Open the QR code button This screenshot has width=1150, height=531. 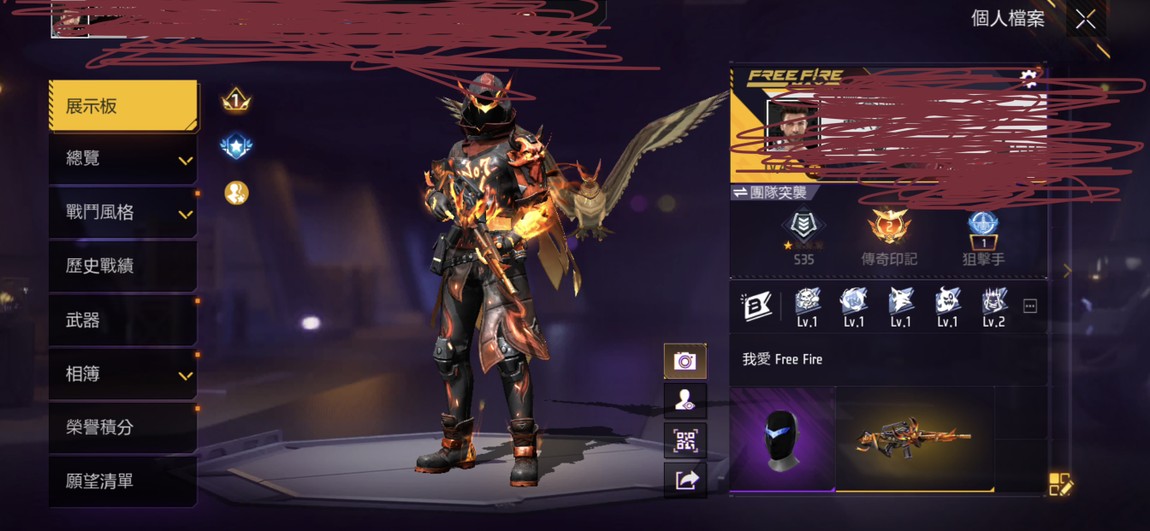click(x=685, y=441)
